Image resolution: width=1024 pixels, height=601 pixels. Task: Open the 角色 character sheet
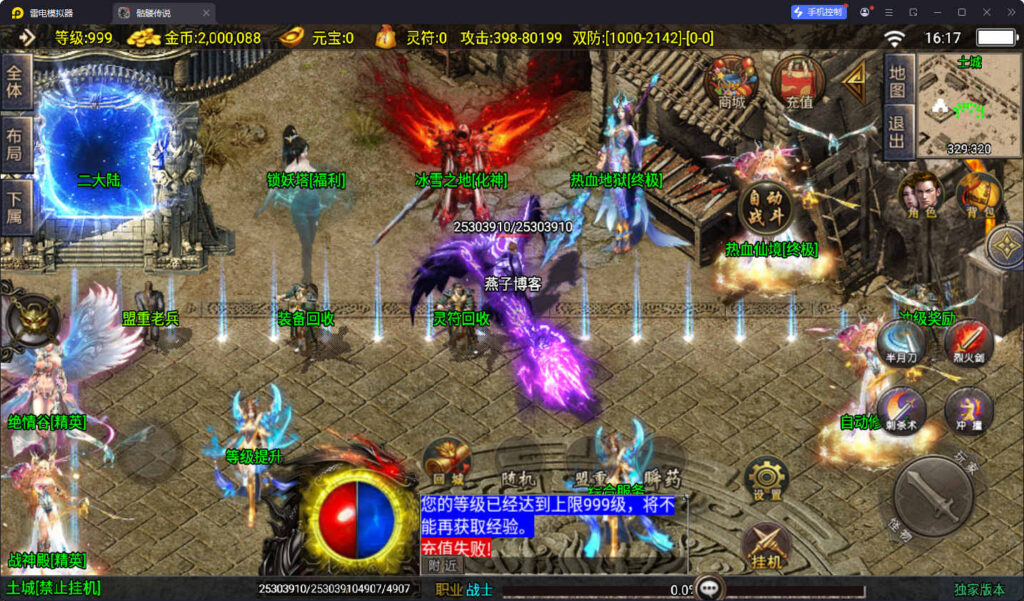(x=920, y=194)
